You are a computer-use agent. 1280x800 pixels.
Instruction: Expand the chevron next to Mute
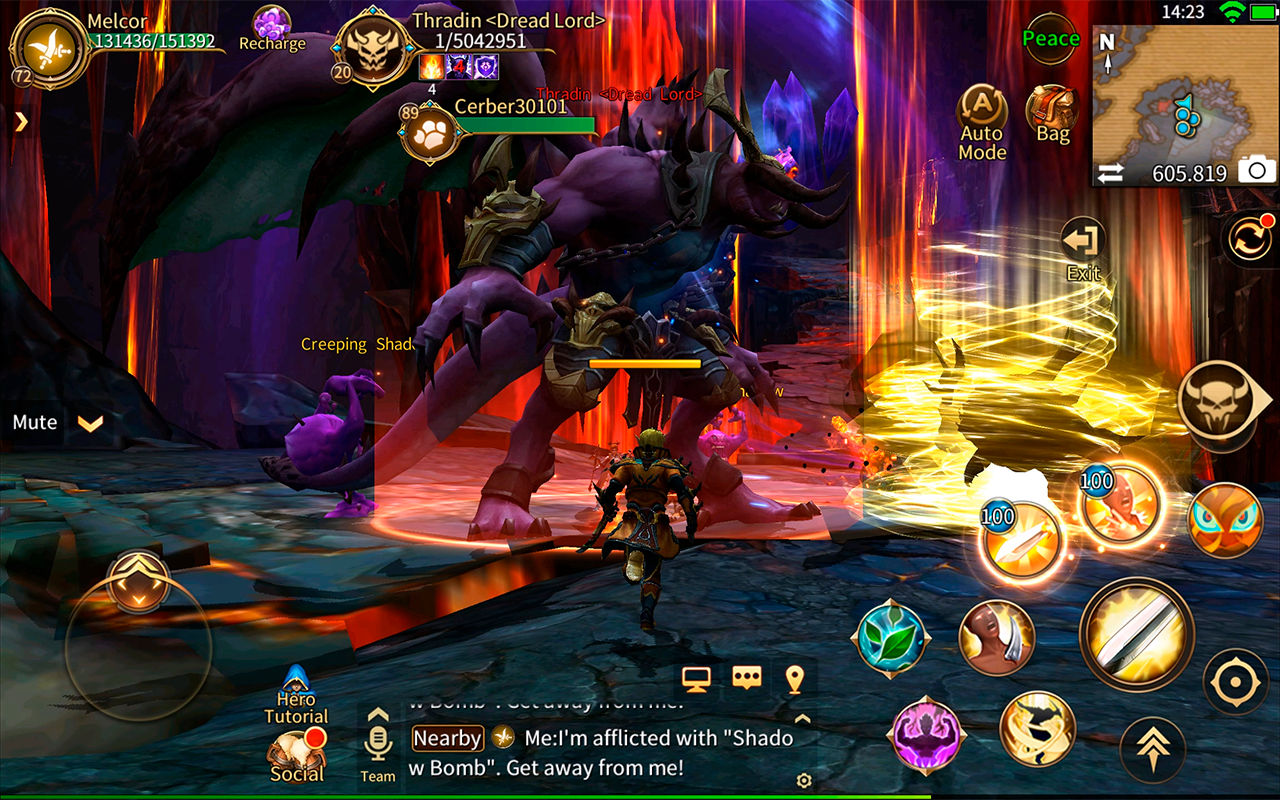tap(88, 424)
